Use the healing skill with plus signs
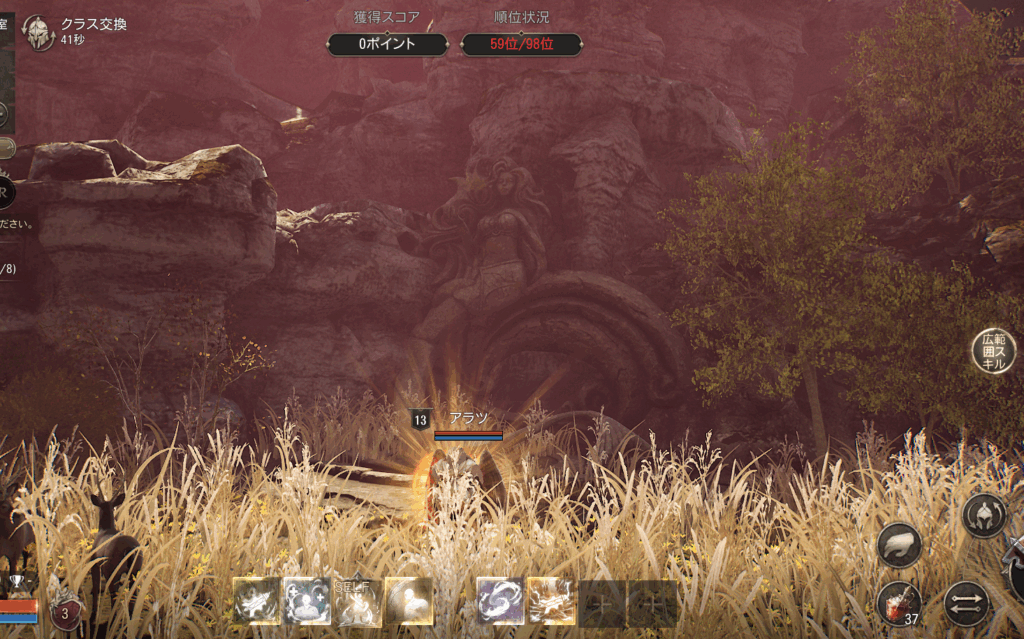The image size is (1024, 639). click(x=307, y=602)
